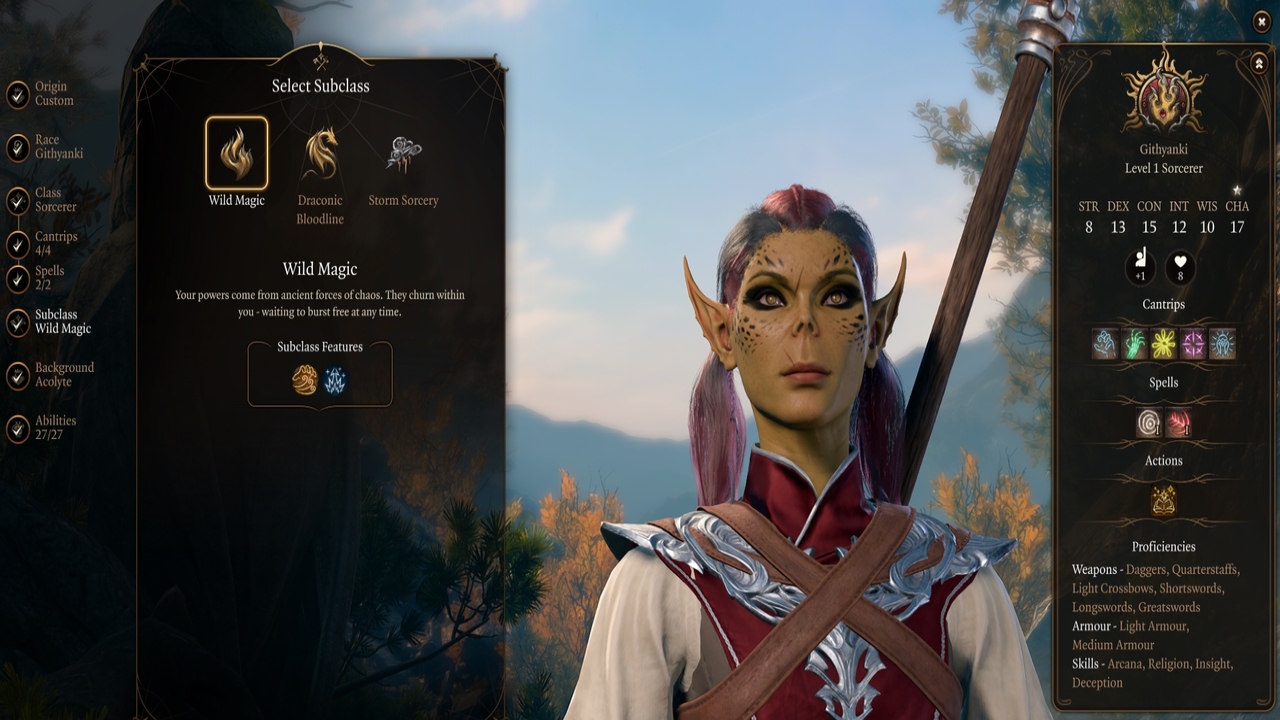
Task: Choose the Draconic Bloodline subclass
Action: 320,154
